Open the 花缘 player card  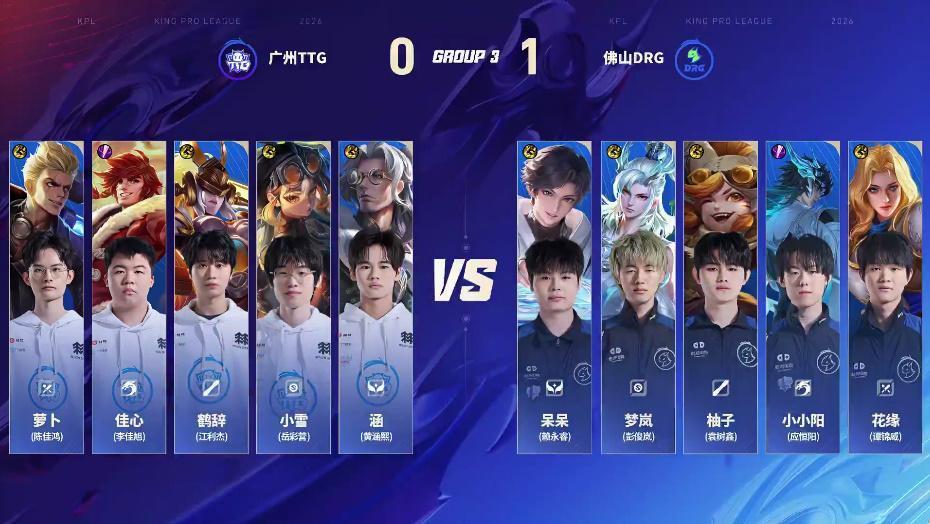tap(884, 296)
